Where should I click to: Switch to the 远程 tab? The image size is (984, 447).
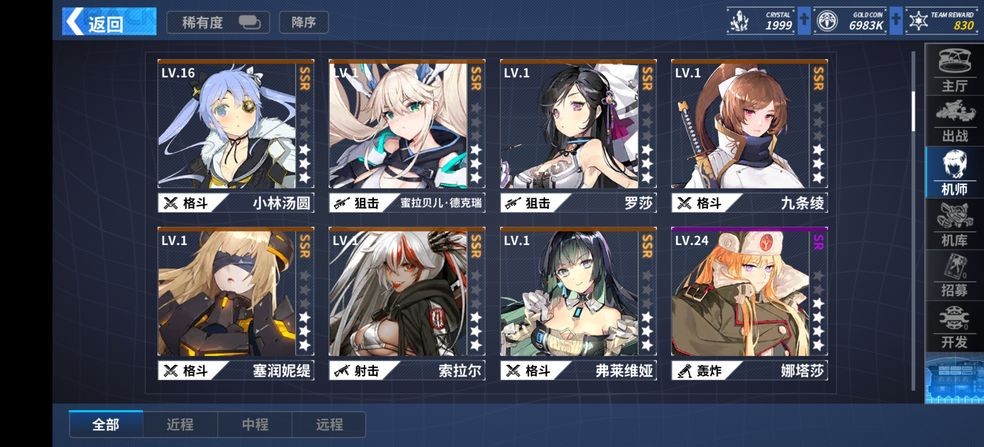tap(329, 424)
